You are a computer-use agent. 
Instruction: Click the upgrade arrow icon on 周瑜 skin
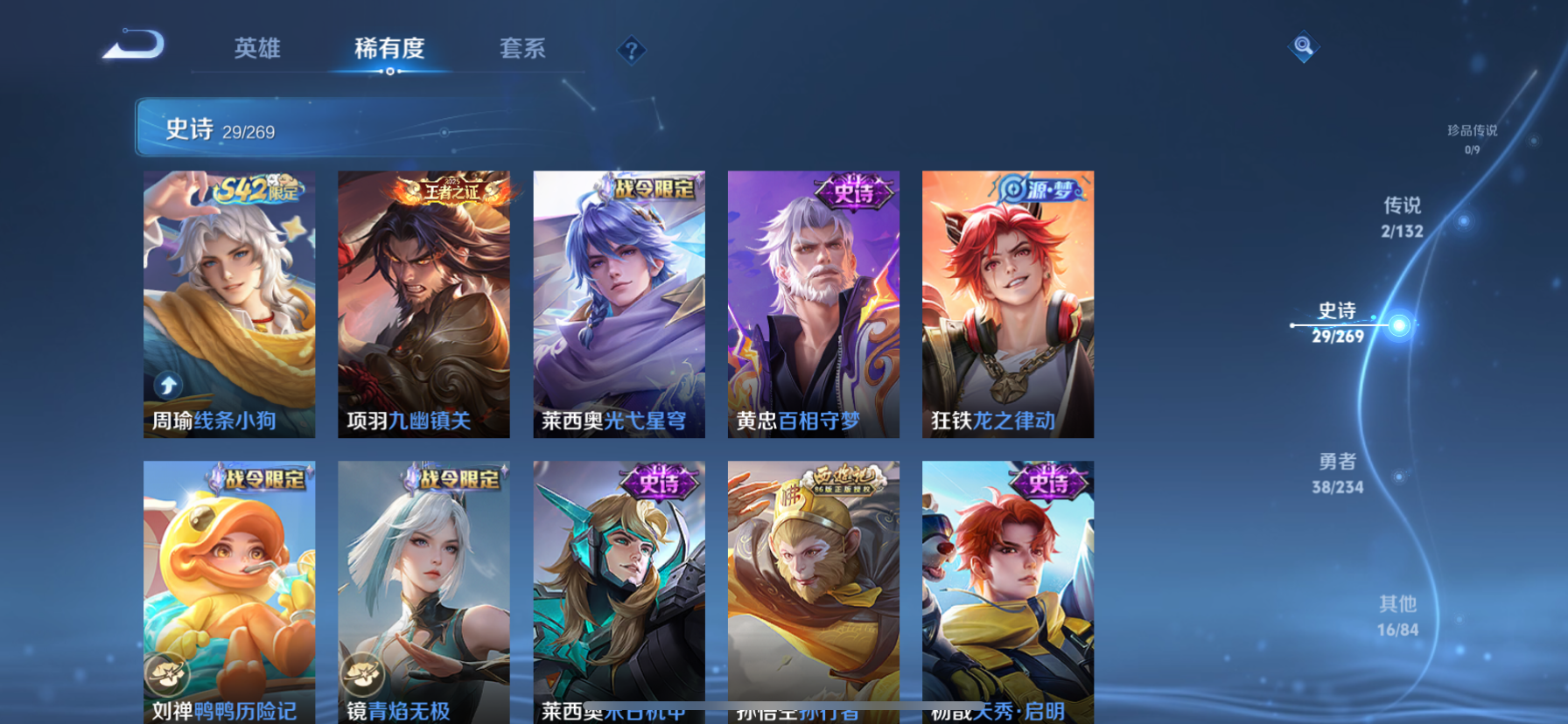167,385
